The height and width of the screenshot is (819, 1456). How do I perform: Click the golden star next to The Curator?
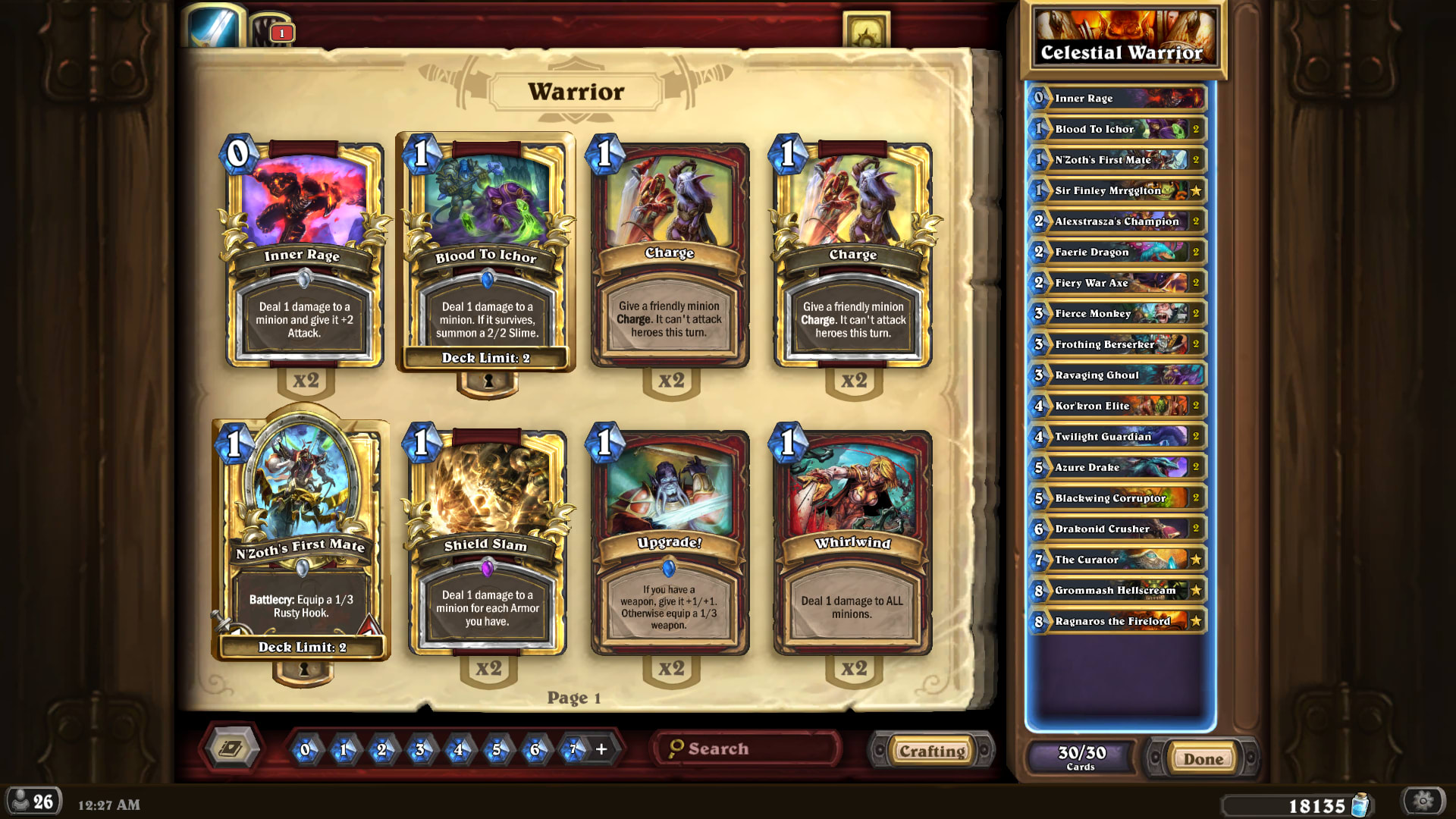1197,560
